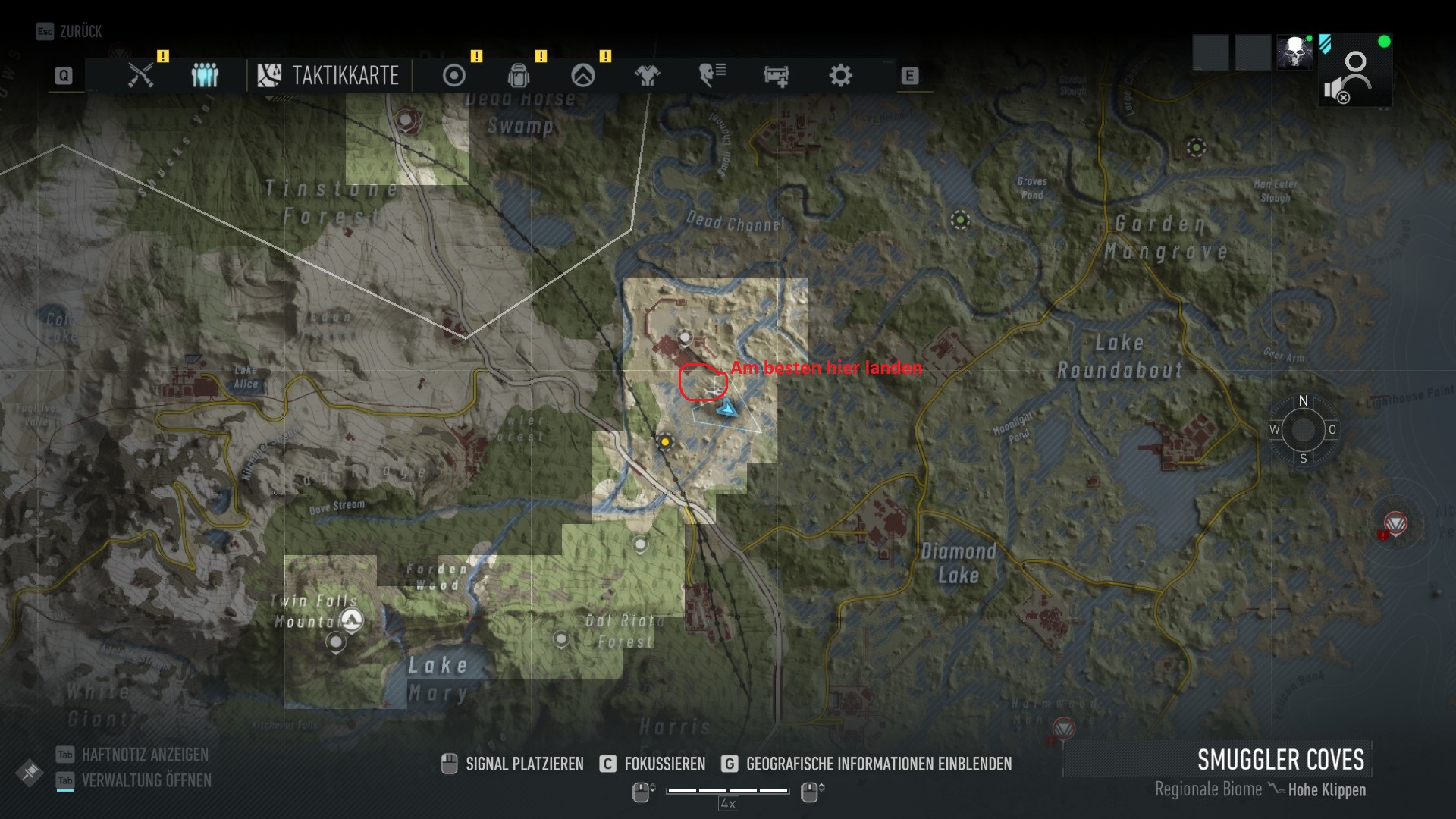Select the Objectives target icon

point(453,75)
